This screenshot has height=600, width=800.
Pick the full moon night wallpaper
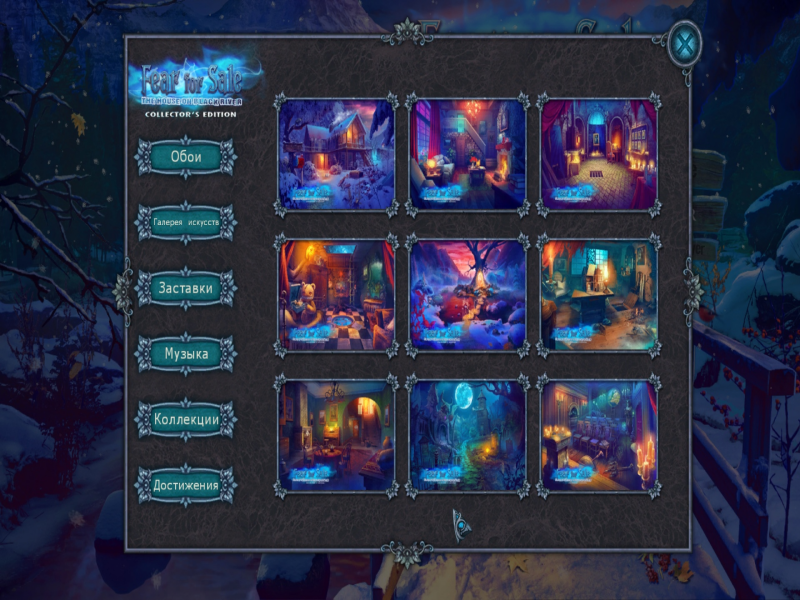pos(467,435)
